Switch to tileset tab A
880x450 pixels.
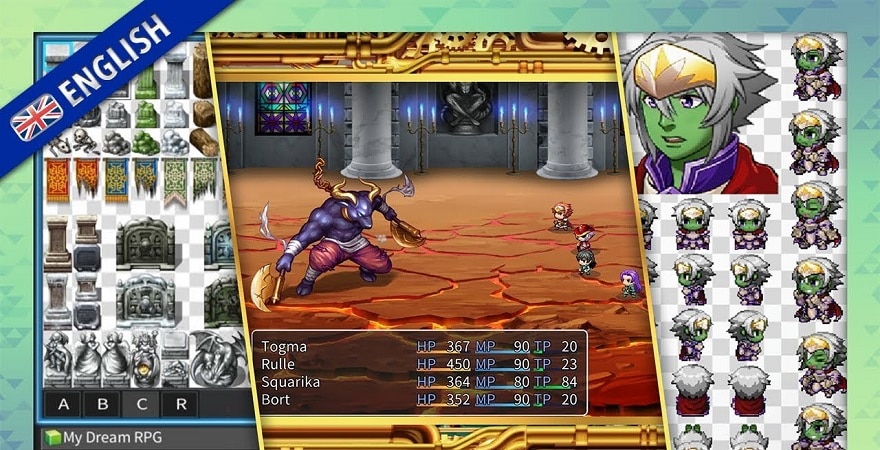64,405
